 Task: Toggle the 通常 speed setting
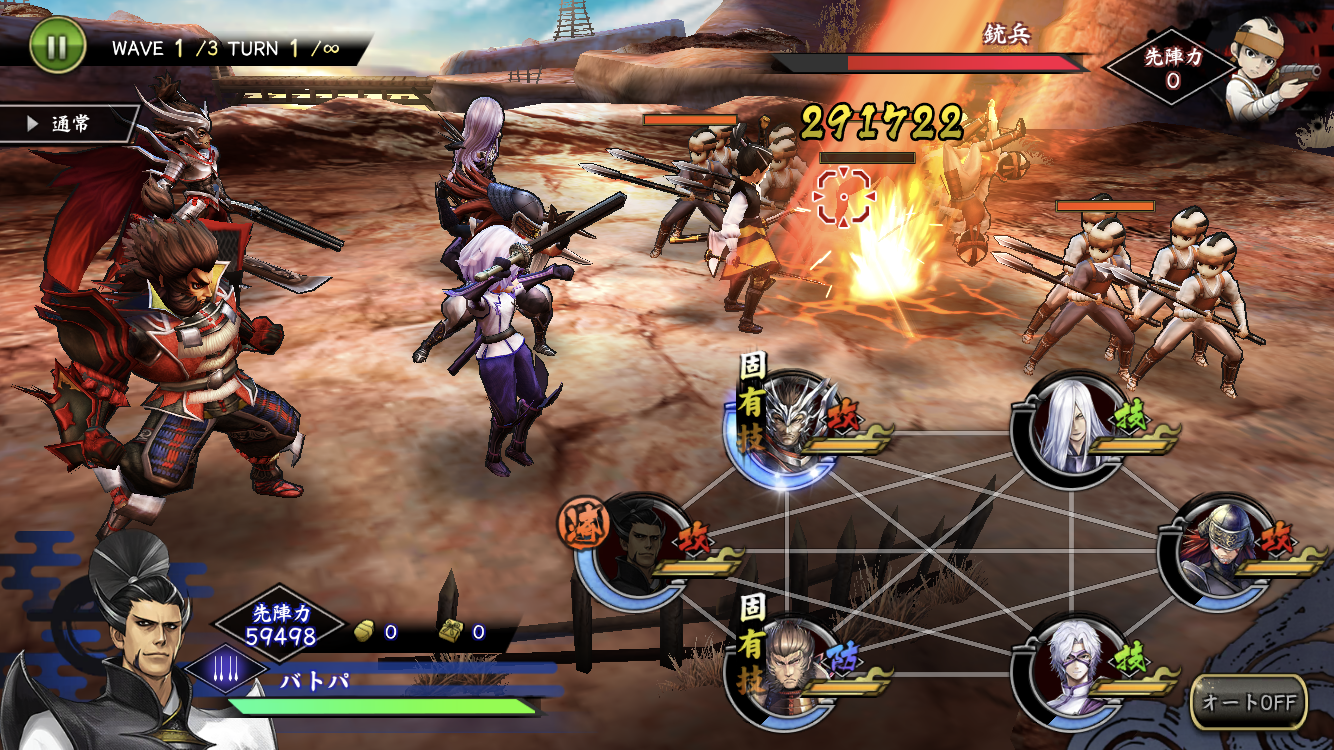click(68, 124)
